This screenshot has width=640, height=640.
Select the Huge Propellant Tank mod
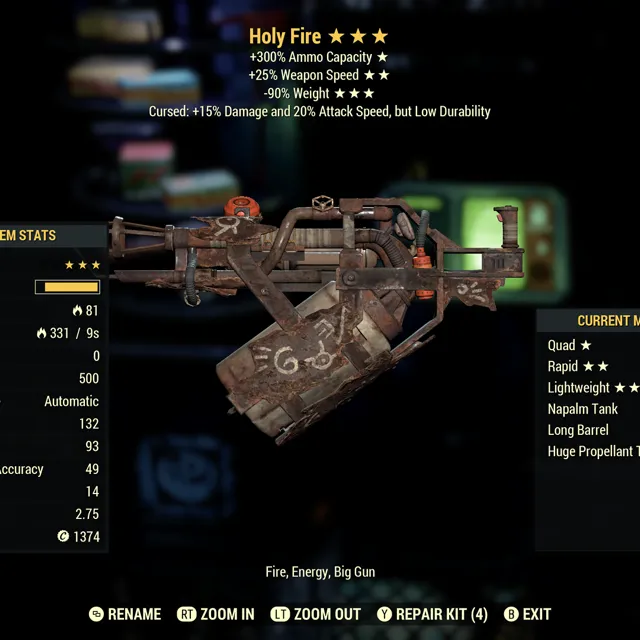593,451
